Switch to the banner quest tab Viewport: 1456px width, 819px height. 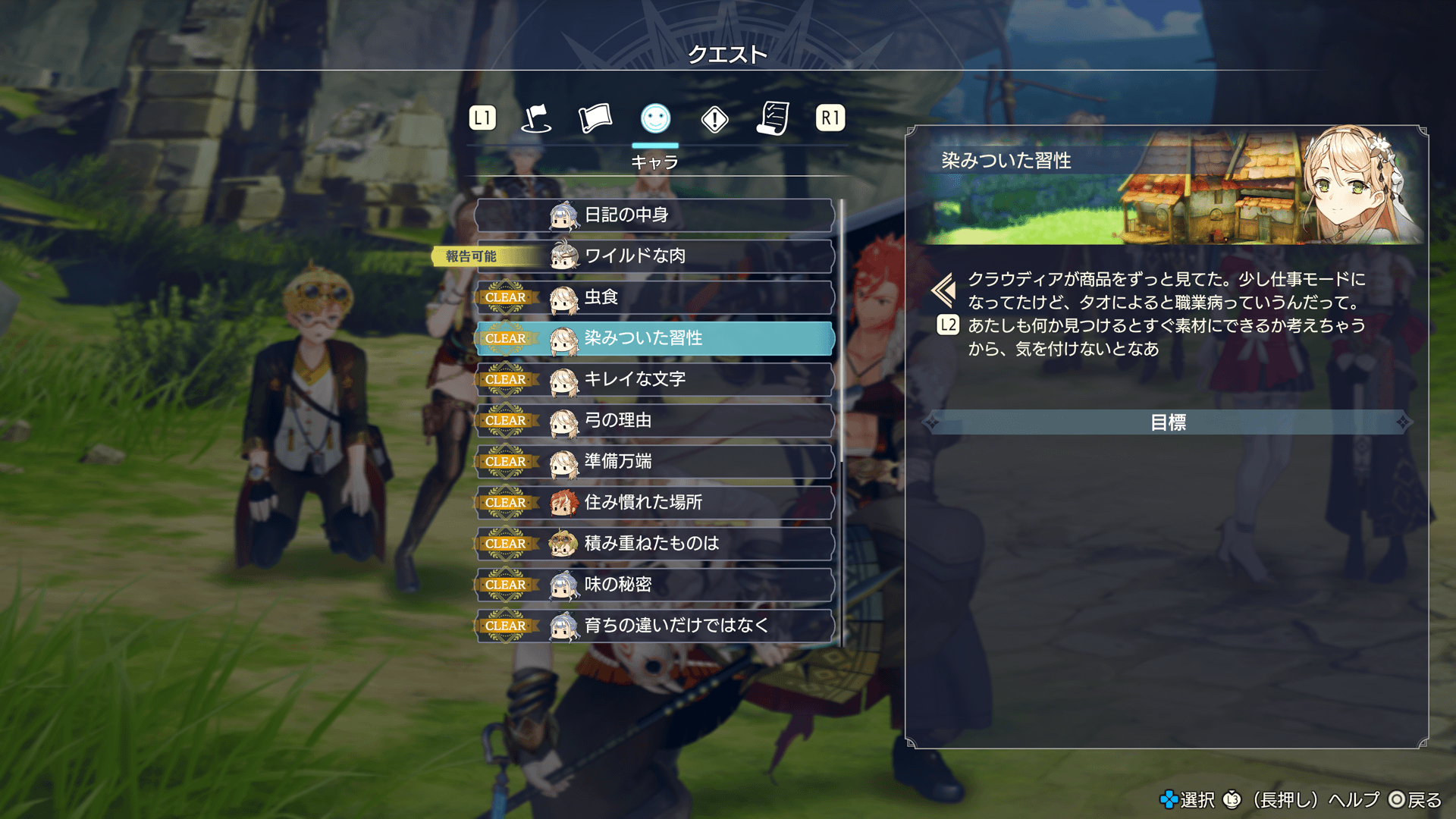595,118
